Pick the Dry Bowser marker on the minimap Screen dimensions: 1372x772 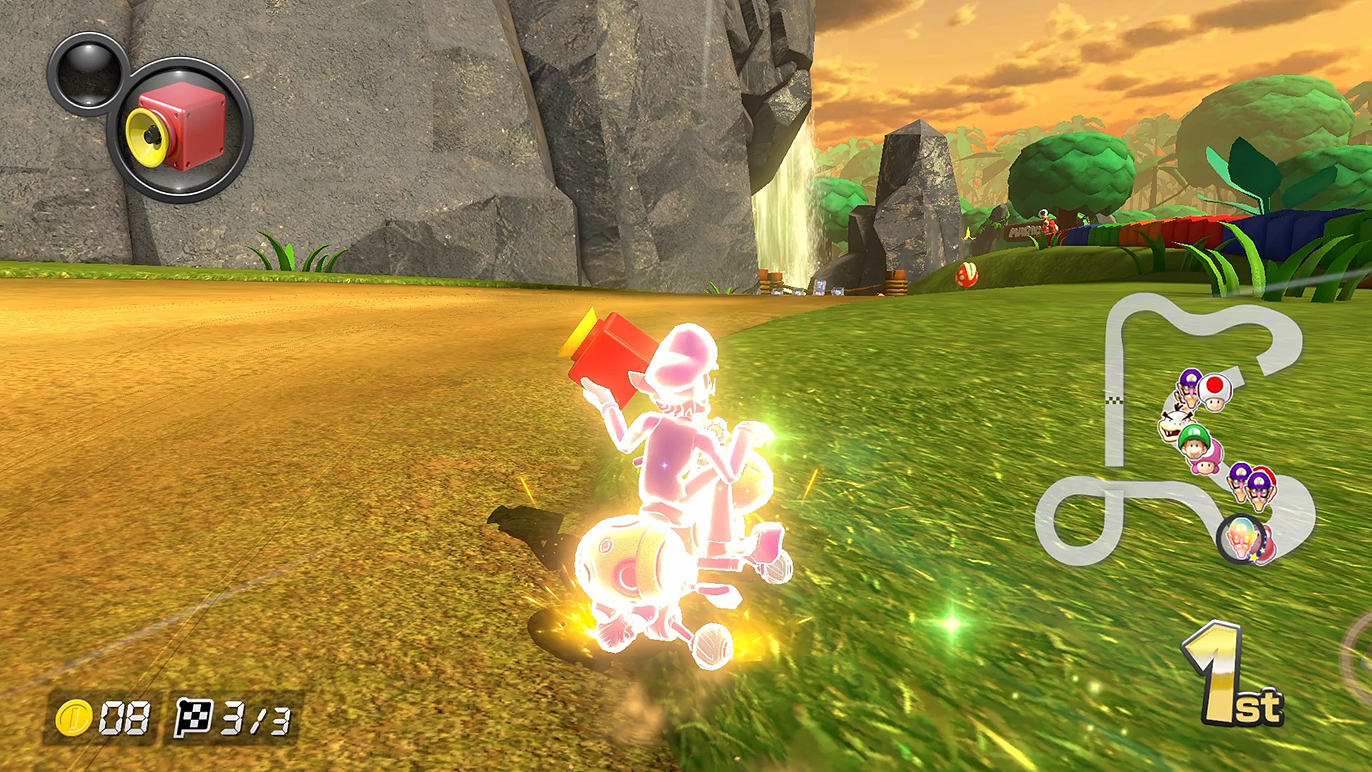coord(1171,425)
